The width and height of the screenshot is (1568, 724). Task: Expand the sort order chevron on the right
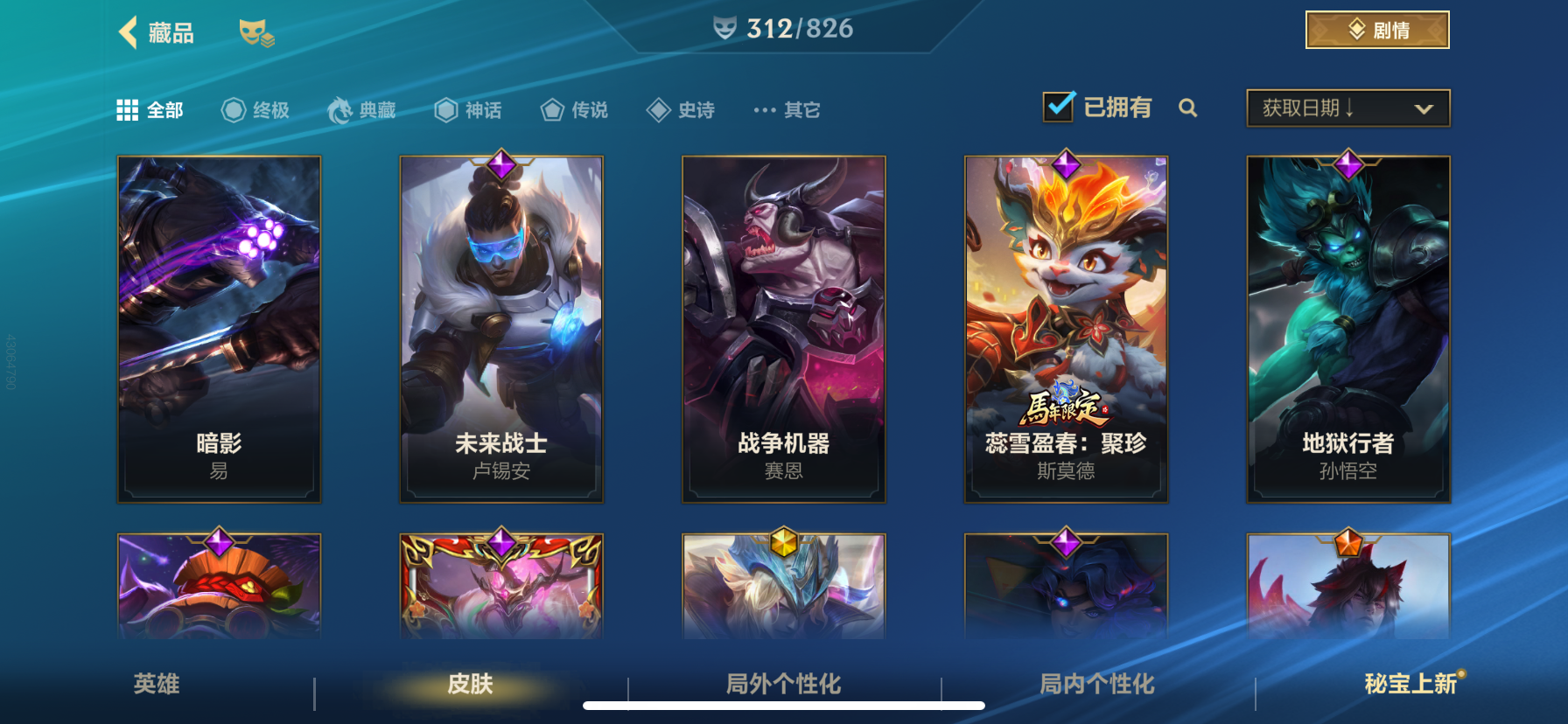(x=1423, y=108)
